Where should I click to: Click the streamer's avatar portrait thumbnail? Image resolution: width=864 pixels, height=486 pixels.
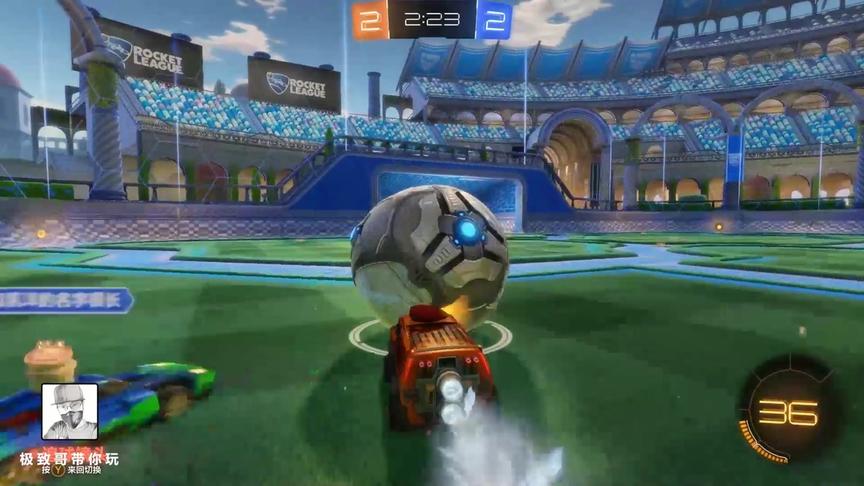(x=69, y=411)
